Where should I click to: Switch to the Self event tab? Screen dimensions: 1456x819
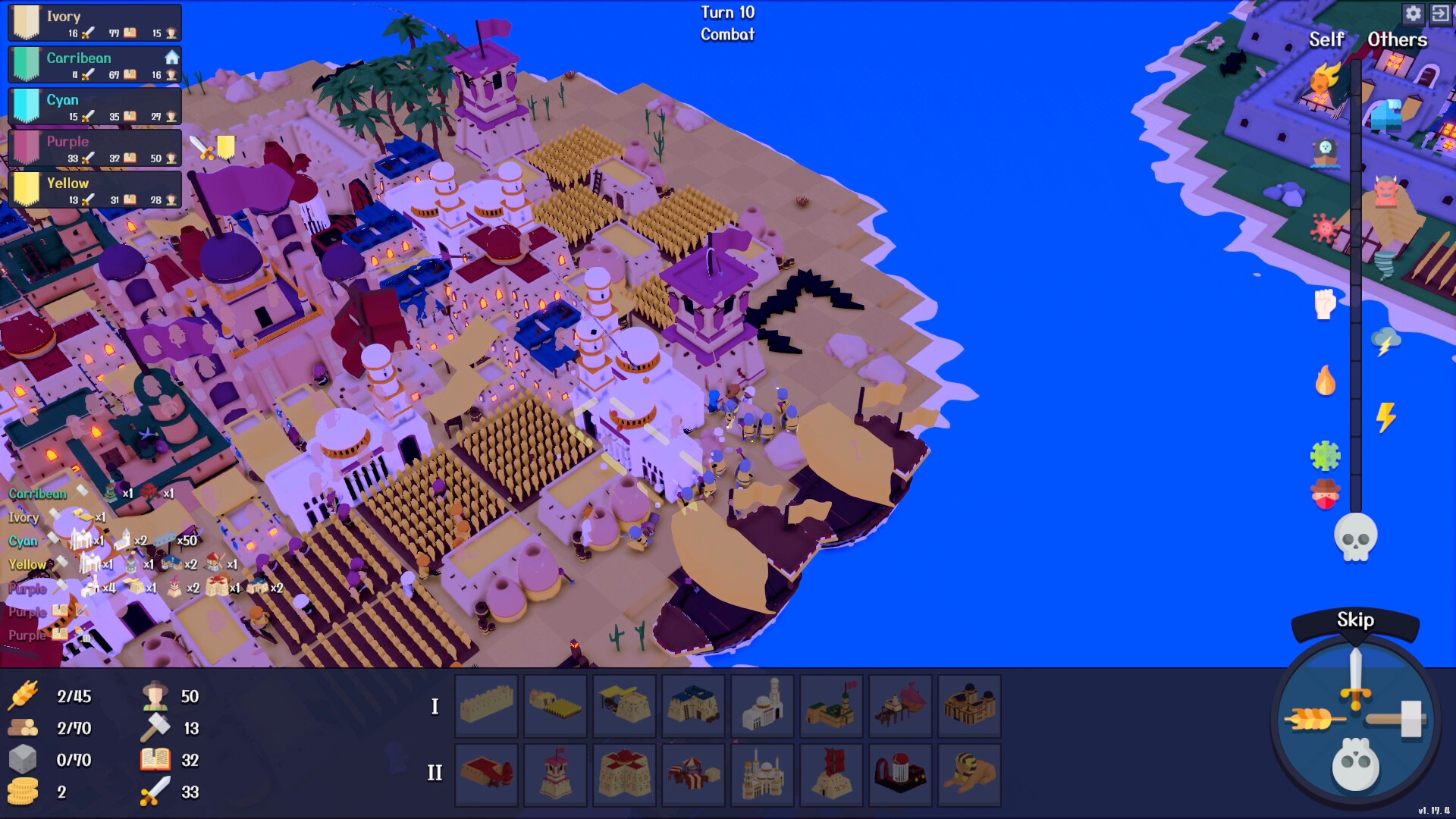(x=1326, y=40)
